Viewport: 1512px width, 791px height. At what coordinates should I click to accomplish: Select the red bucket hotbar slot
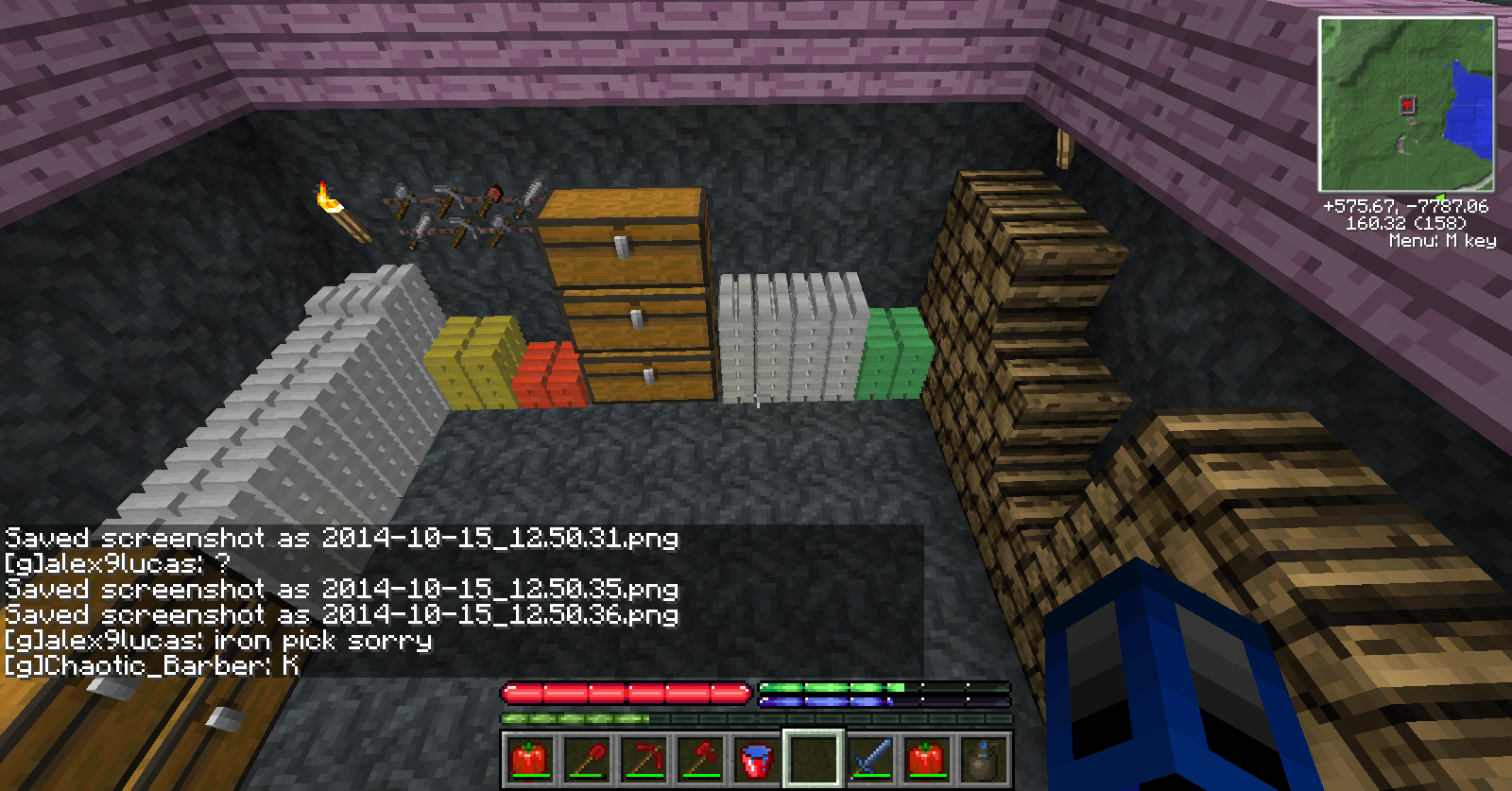tap(756, 759)
